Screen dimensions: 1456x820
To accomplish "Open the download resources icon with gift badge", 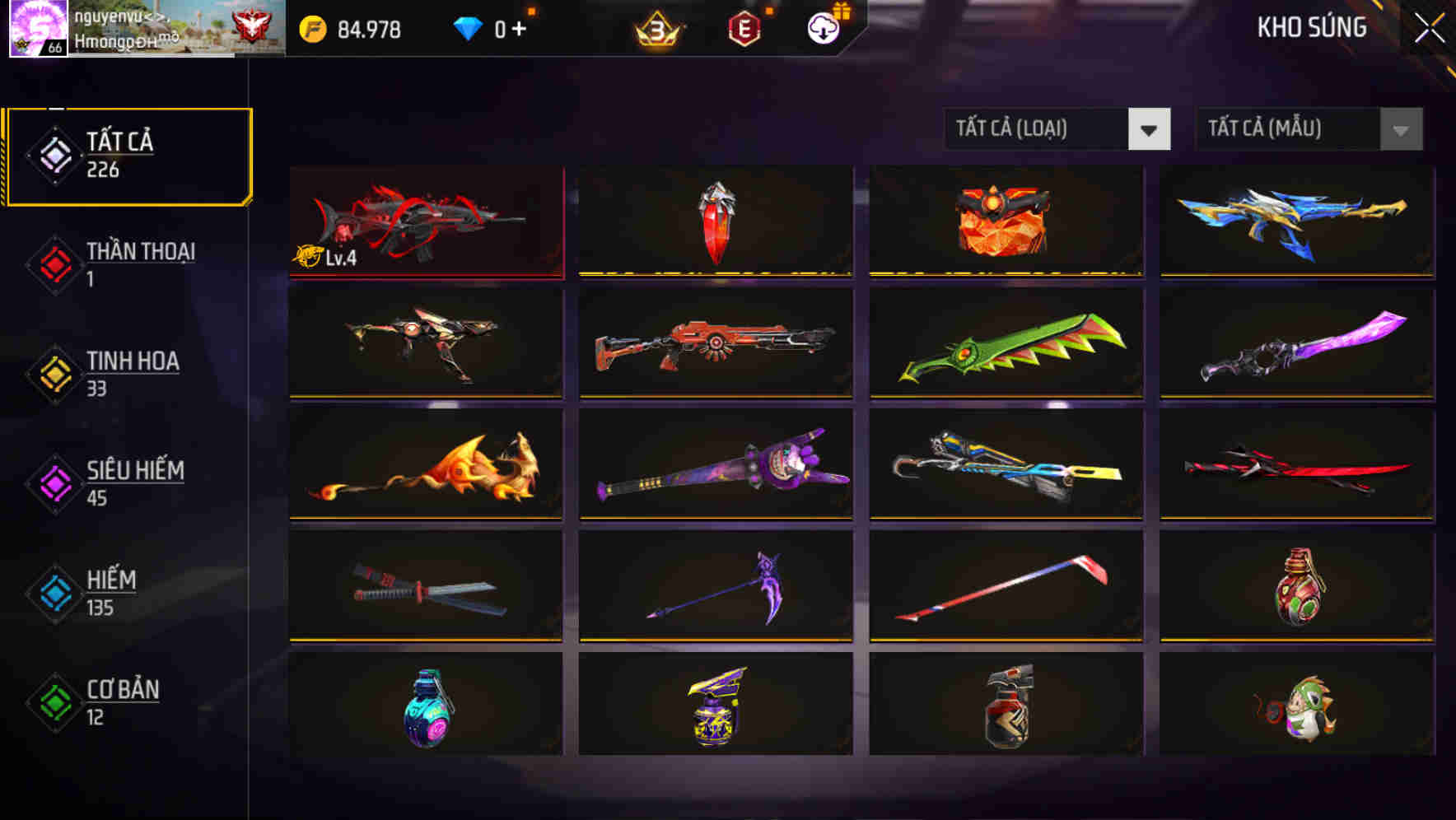I will [821, 30].
